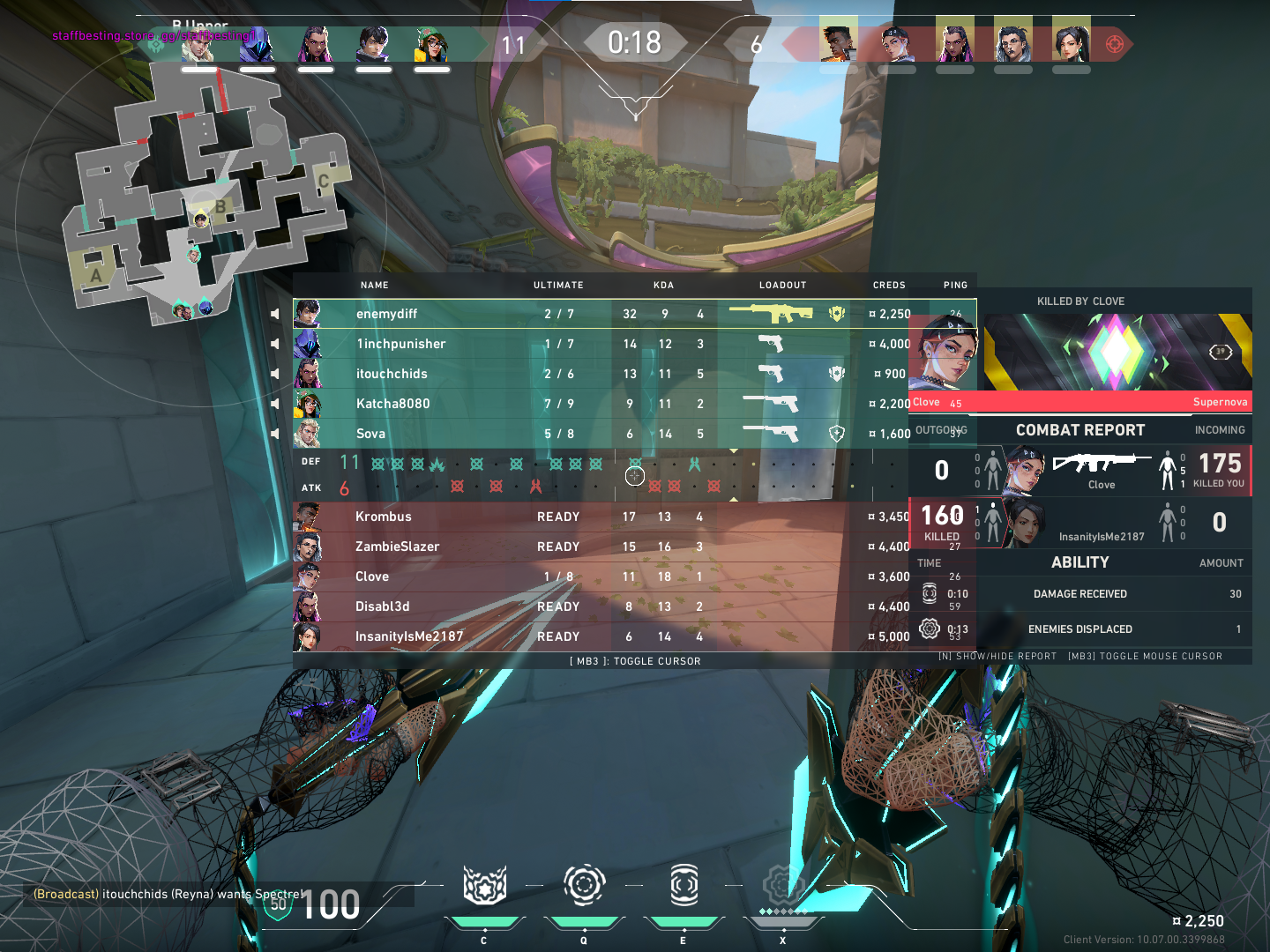Activate the bracket-shaped ability on E
The height and width of the screenshot is (952, 1270).
point(684,885)
